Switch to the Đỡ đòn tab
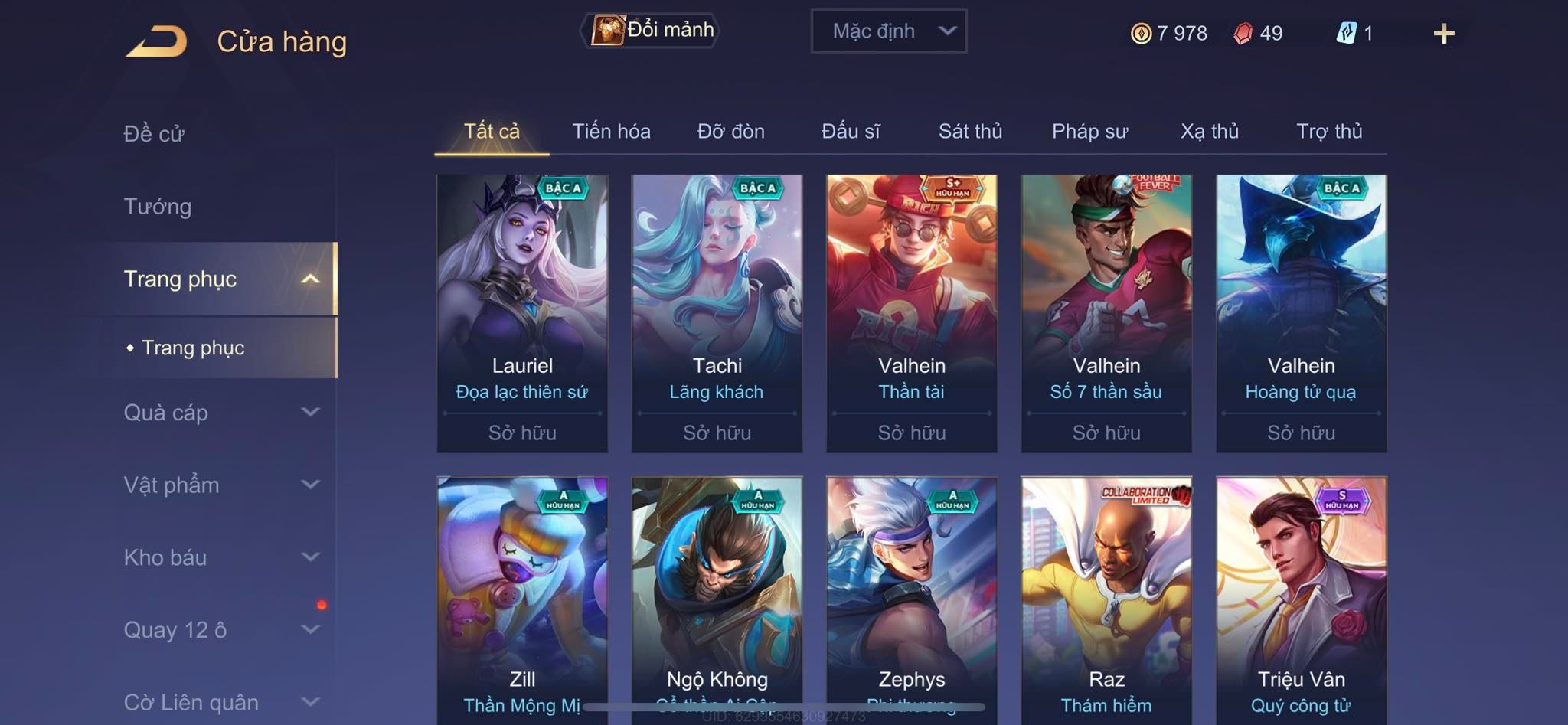Screen dimensions: 1568x725 [x=730, y=132]
